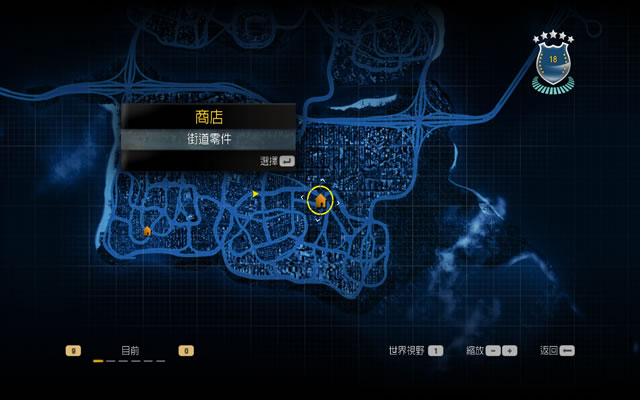Viewport: 640px width, 400px height.
Task: Click the 目前 map filter label
Action: 130,351
